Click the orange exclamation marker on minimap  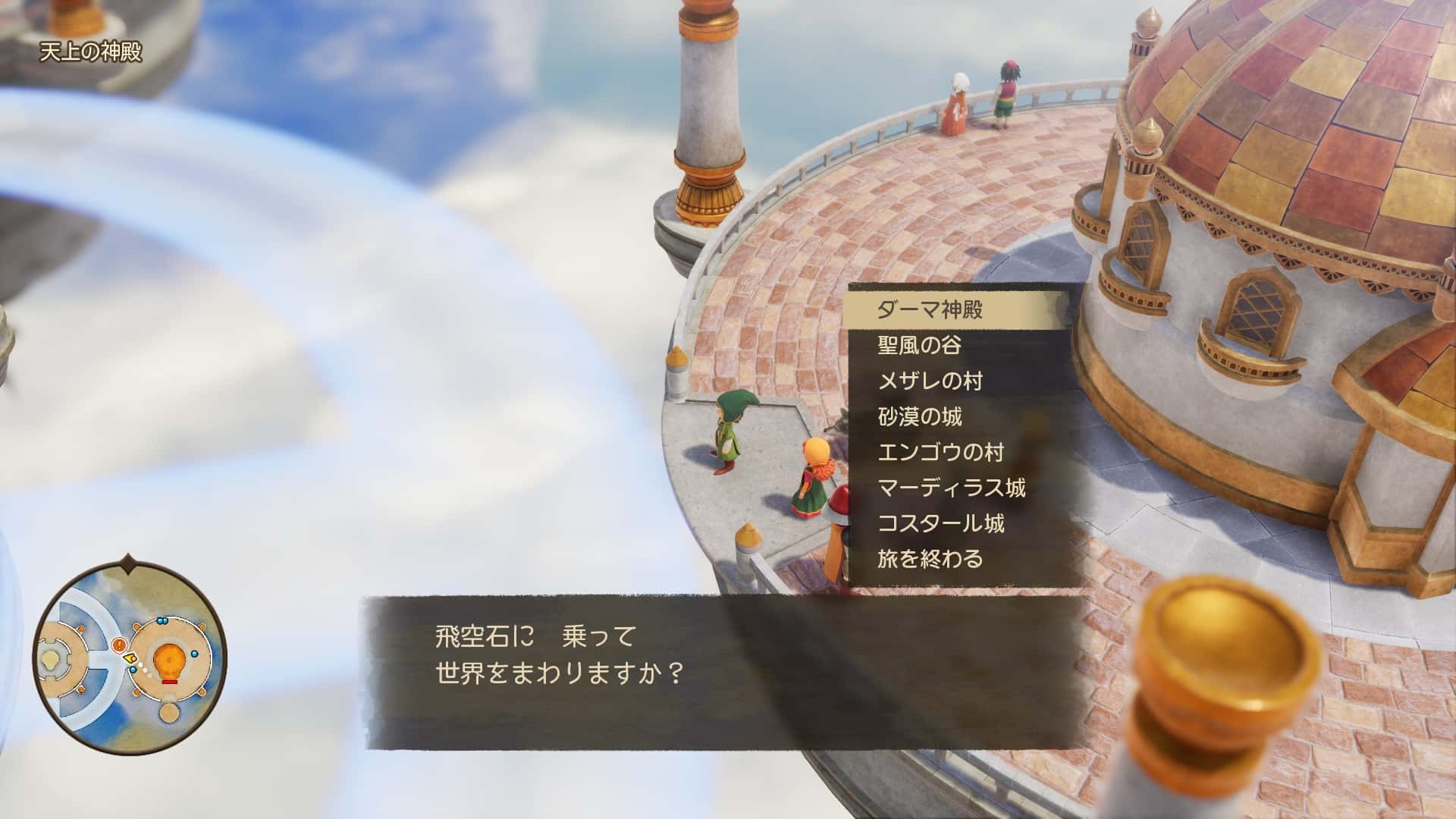click(x=119, y=645)
